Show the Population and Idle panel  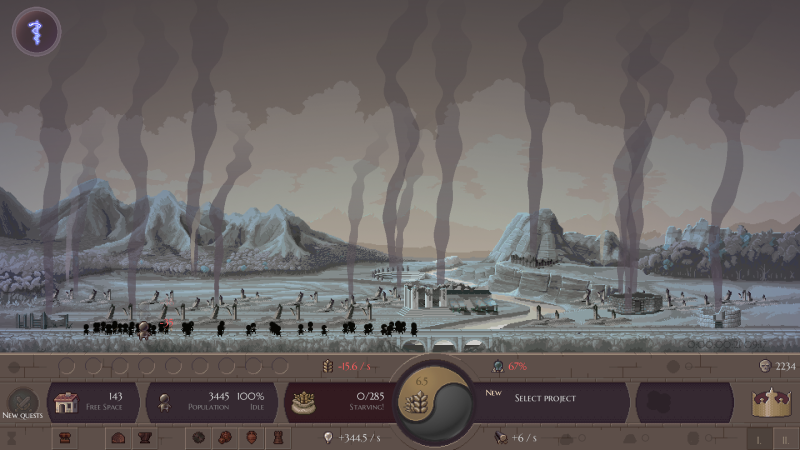[x=214, y=402]
